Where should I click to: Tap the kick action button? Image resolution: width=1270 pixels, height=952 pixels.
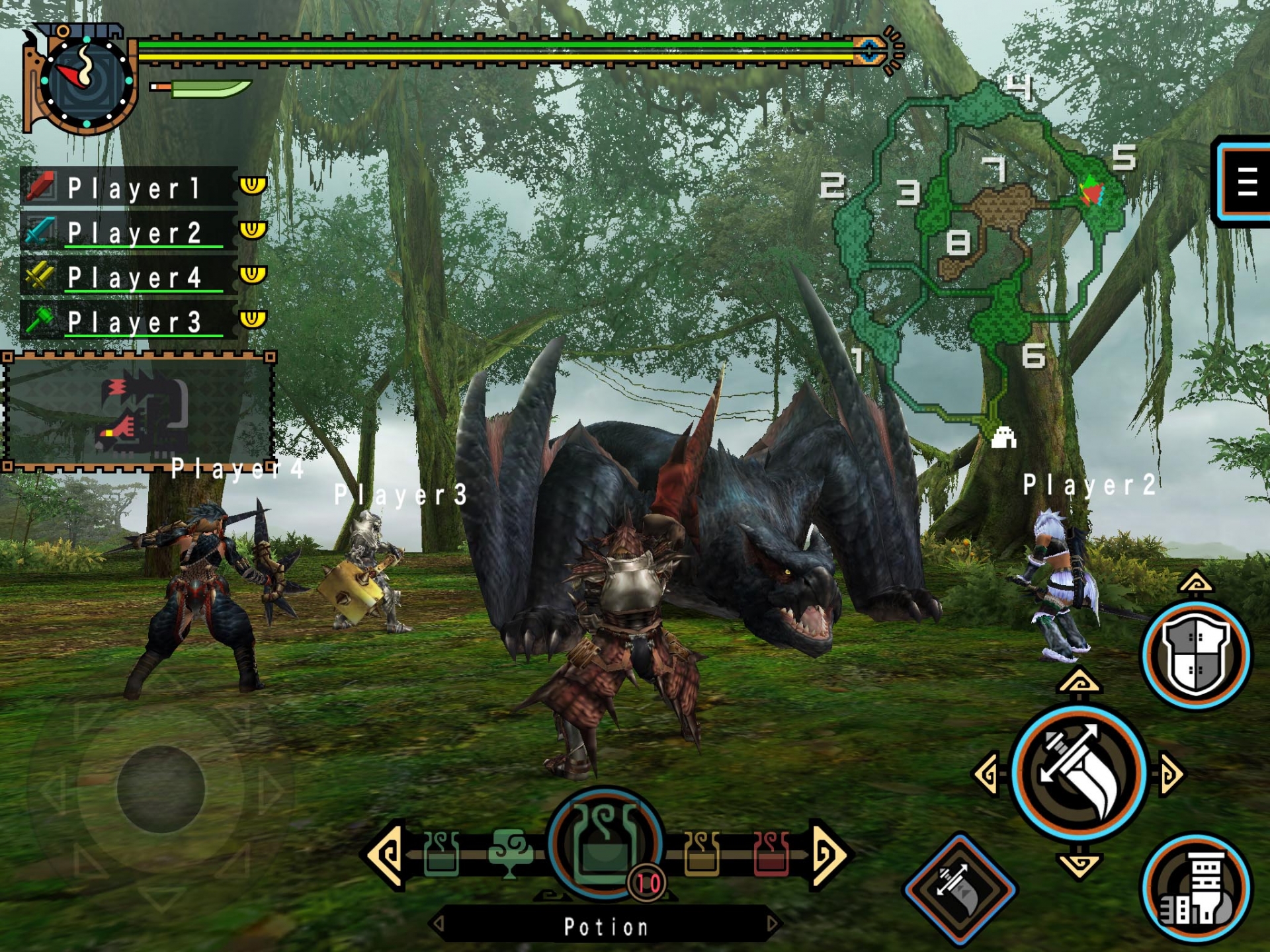point(1197,888)
